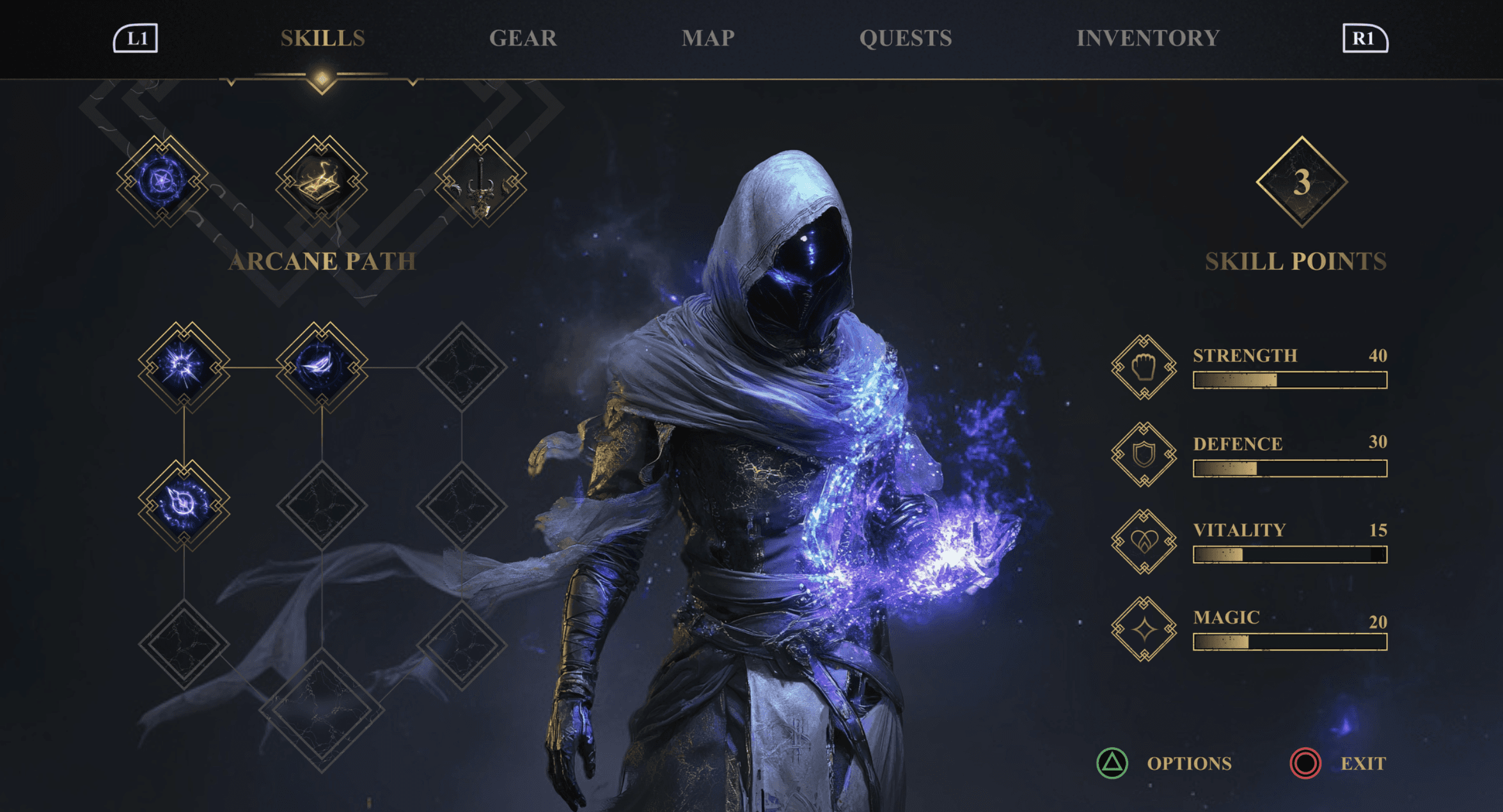The width and height of the screenshot is (1503, 812).
Task: Choose the feather wing skill node
Action: 322,367
